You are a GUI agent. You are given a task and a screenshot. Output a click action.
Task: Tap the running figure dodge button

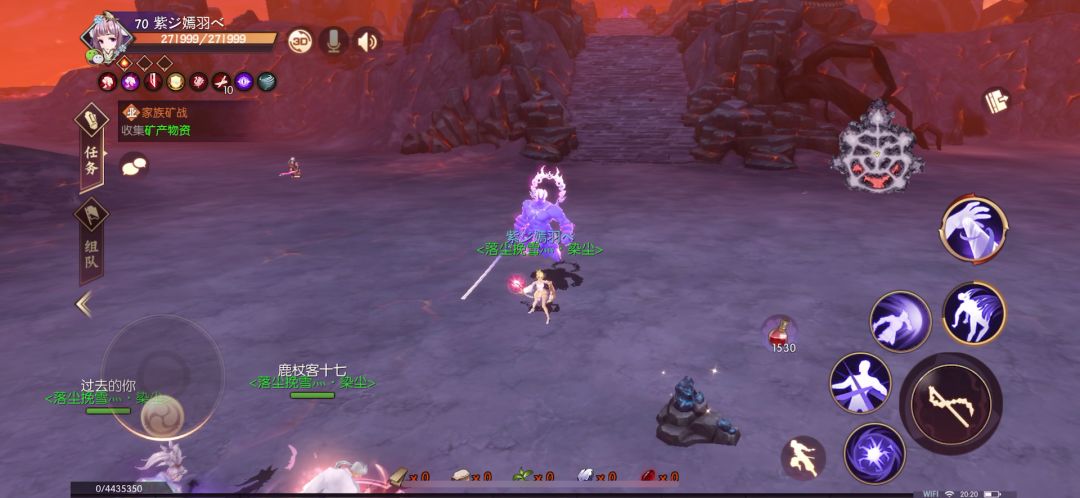tap(802, 456)
